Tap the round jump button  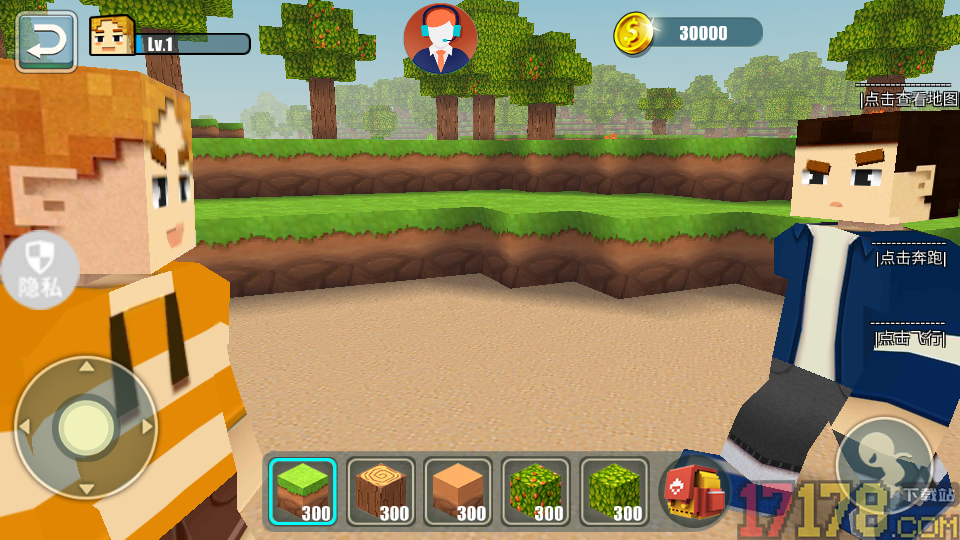coord(883,465)
